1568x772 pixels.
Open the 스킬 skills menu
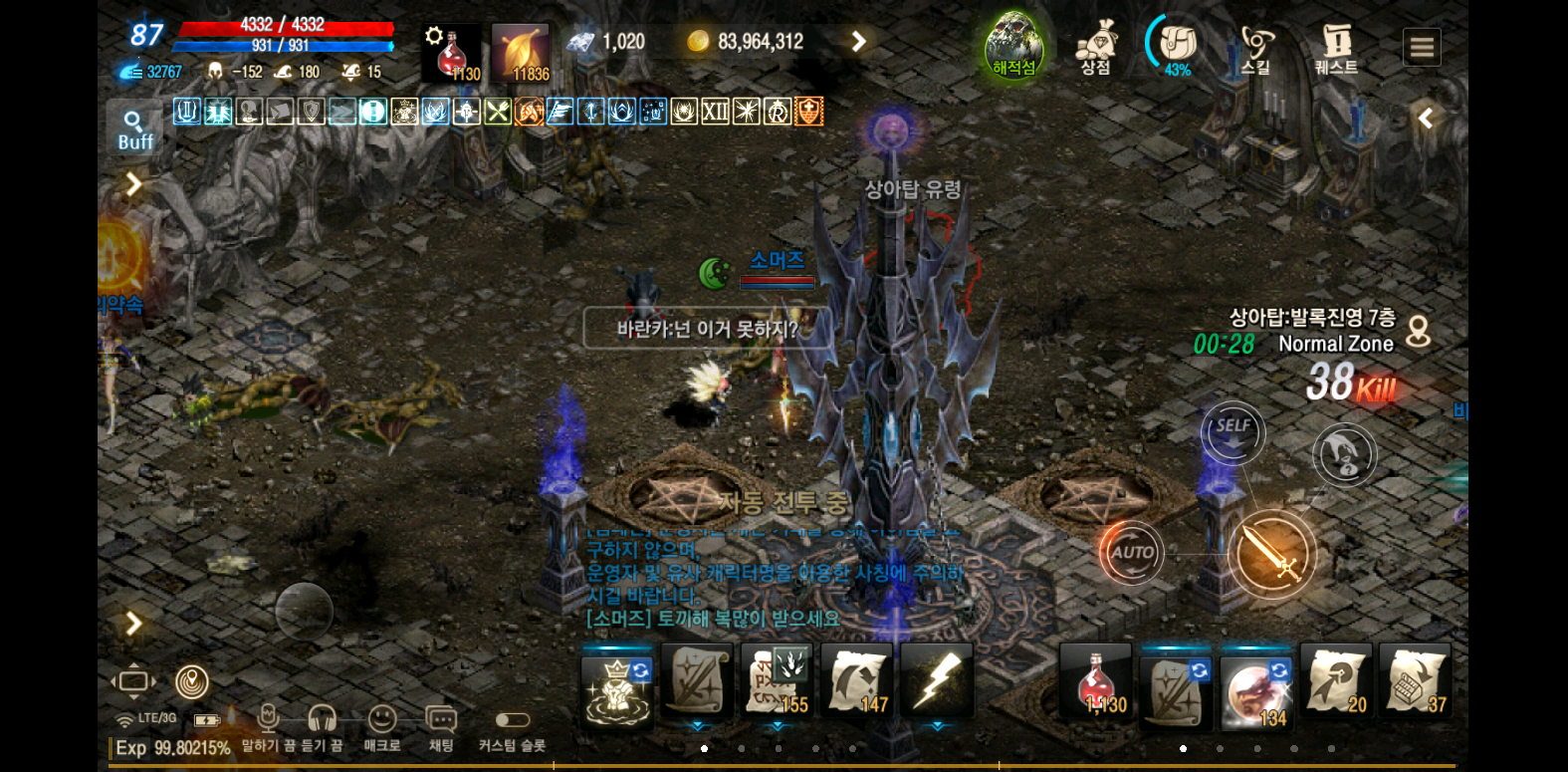(x=1256, y=47)
